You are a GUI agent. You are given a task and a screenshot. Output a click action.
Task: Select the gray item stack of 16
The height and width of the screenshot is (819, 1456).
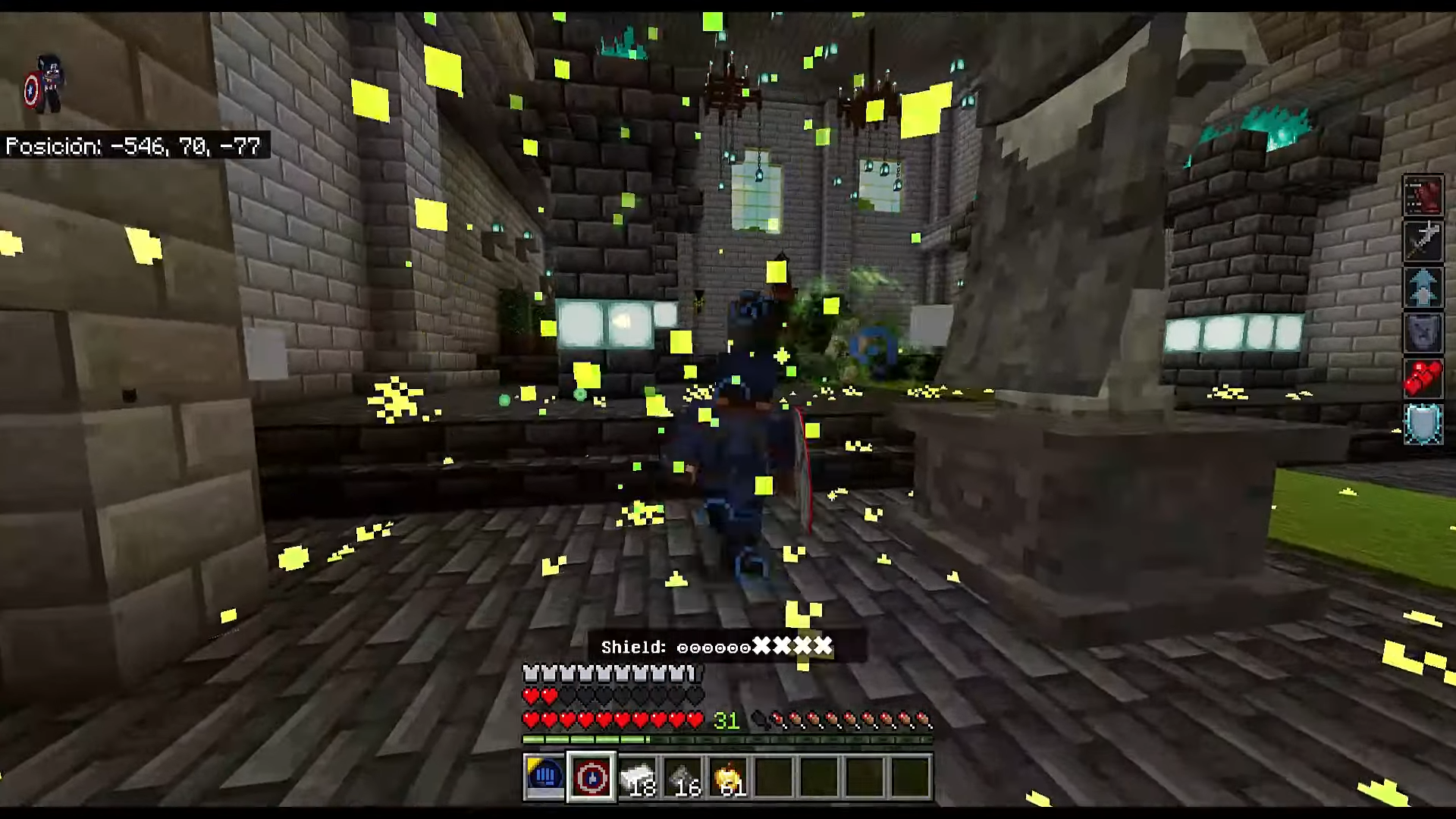(x=682, y=777)
